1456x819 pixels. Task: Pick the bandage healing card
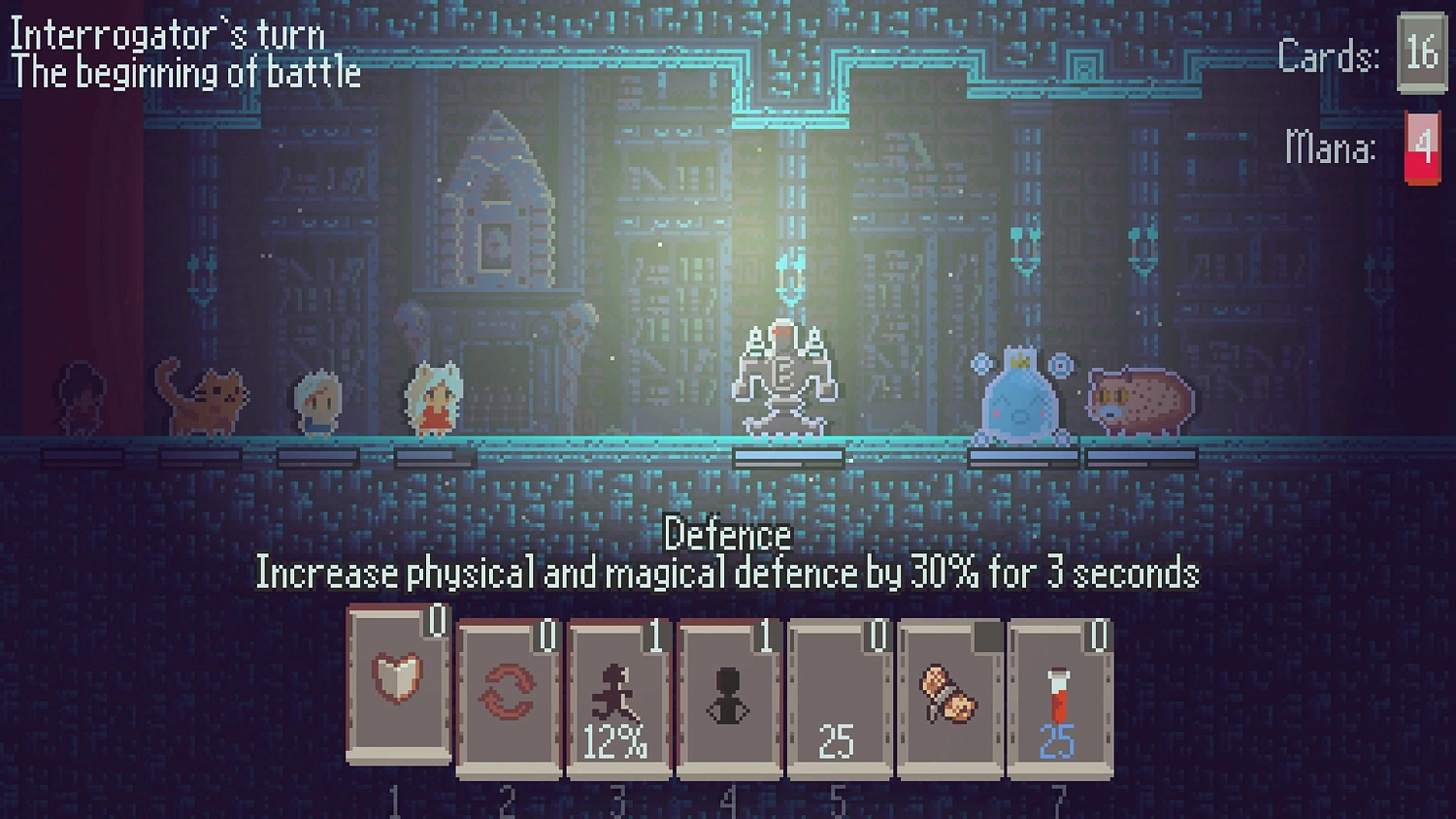(948, 693)
